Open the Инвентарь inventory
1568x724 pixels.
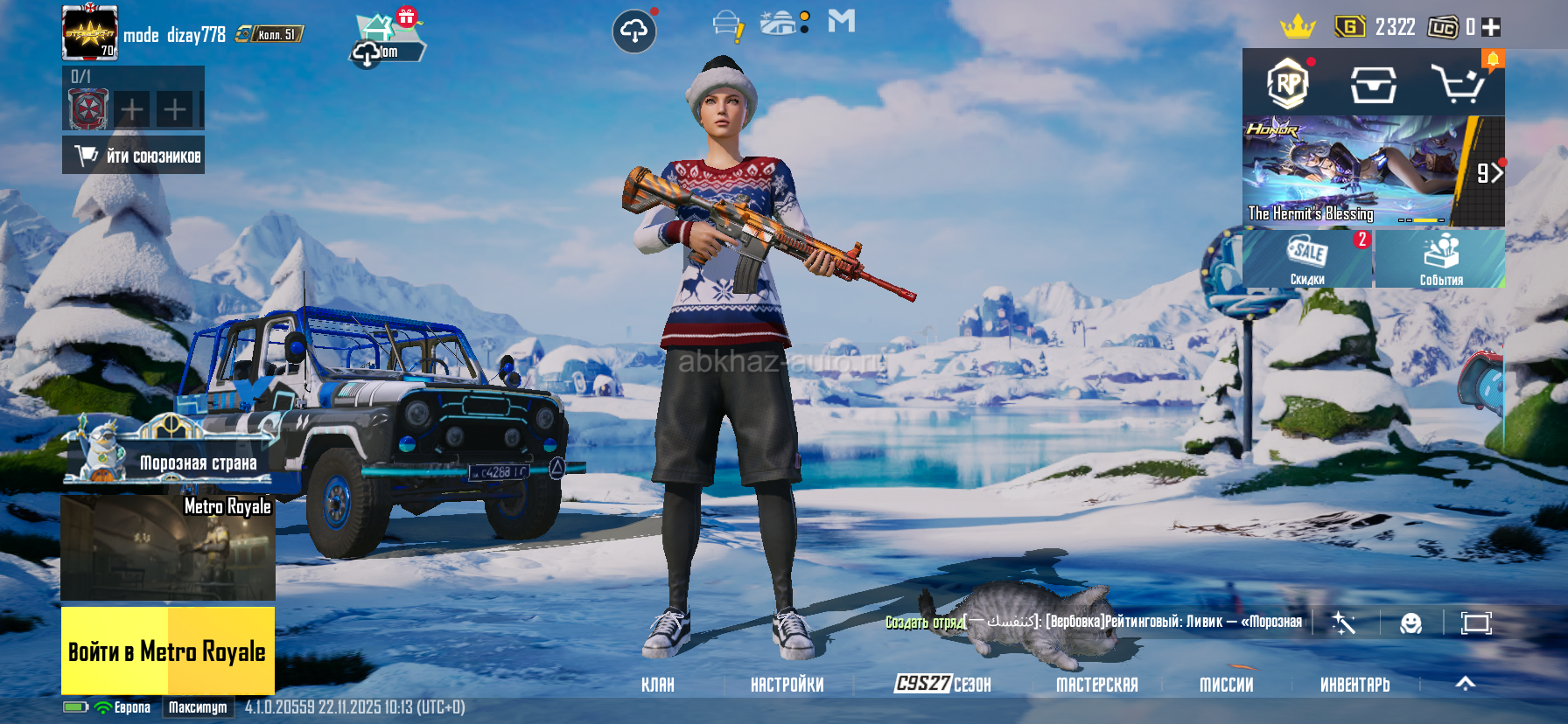1354,685
